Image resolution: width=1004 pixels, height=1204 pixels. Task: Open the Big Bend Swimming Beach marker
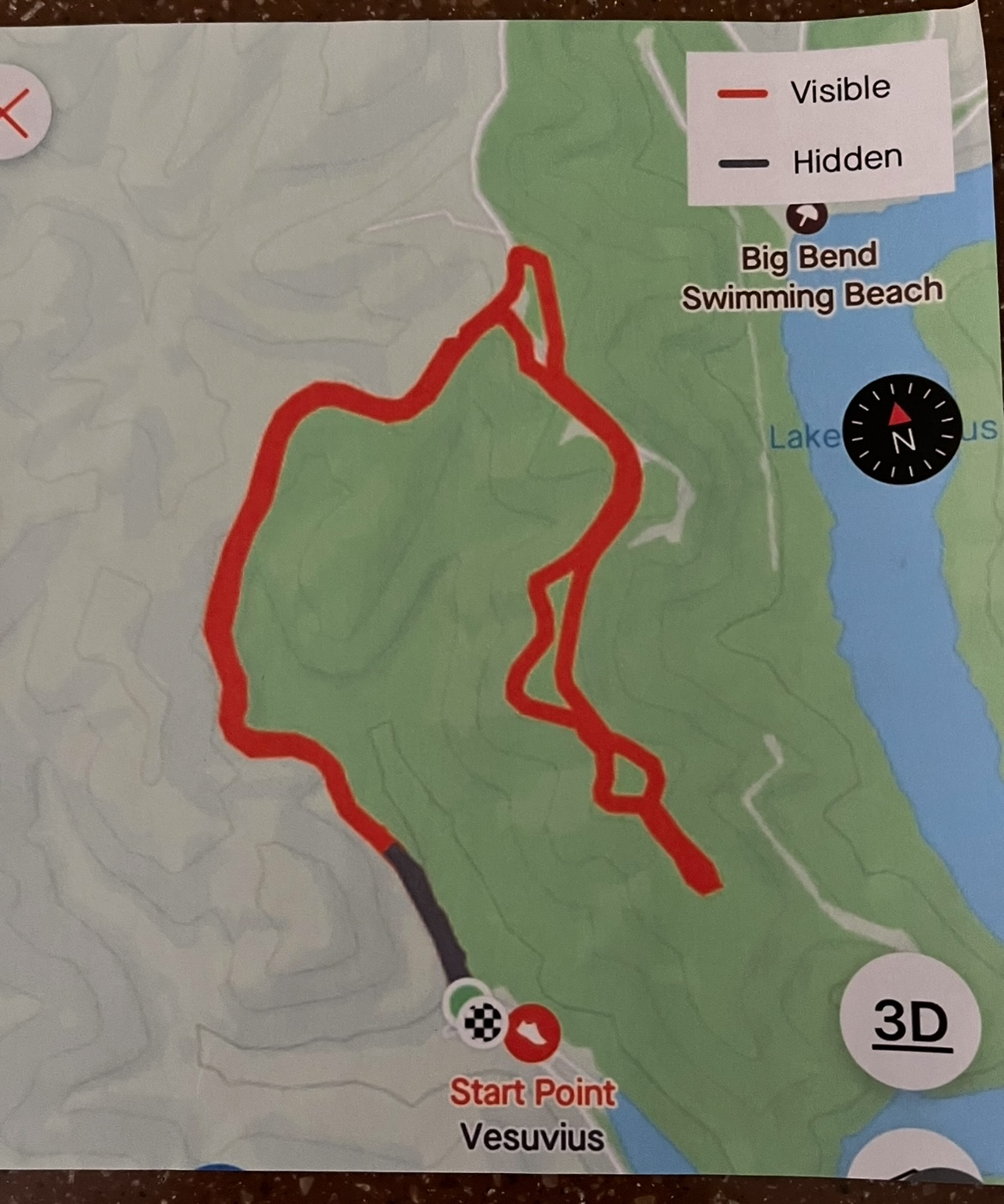point(807,215)
